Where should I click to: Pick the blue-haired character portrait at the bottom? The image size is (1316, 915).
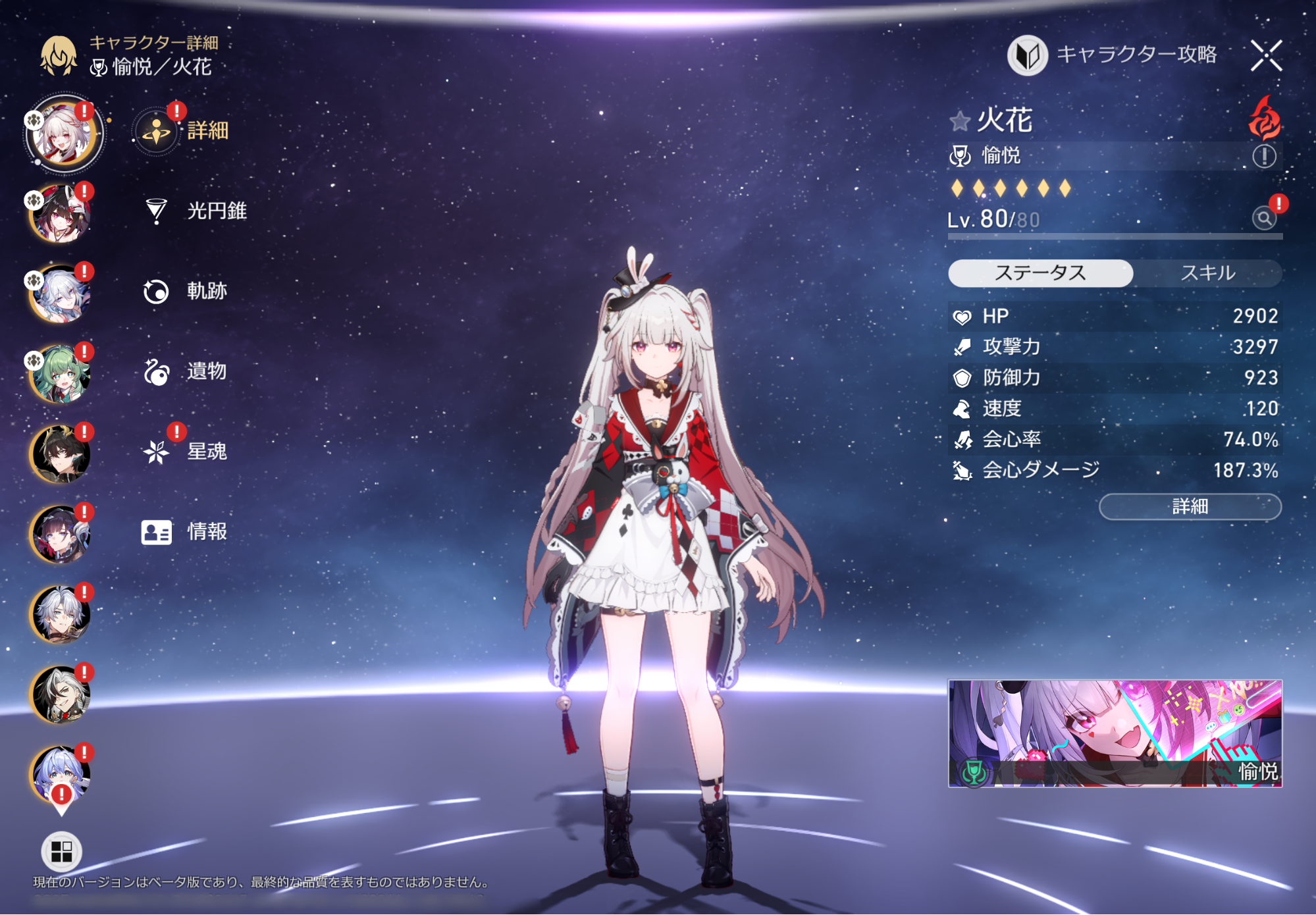[60, 775]
